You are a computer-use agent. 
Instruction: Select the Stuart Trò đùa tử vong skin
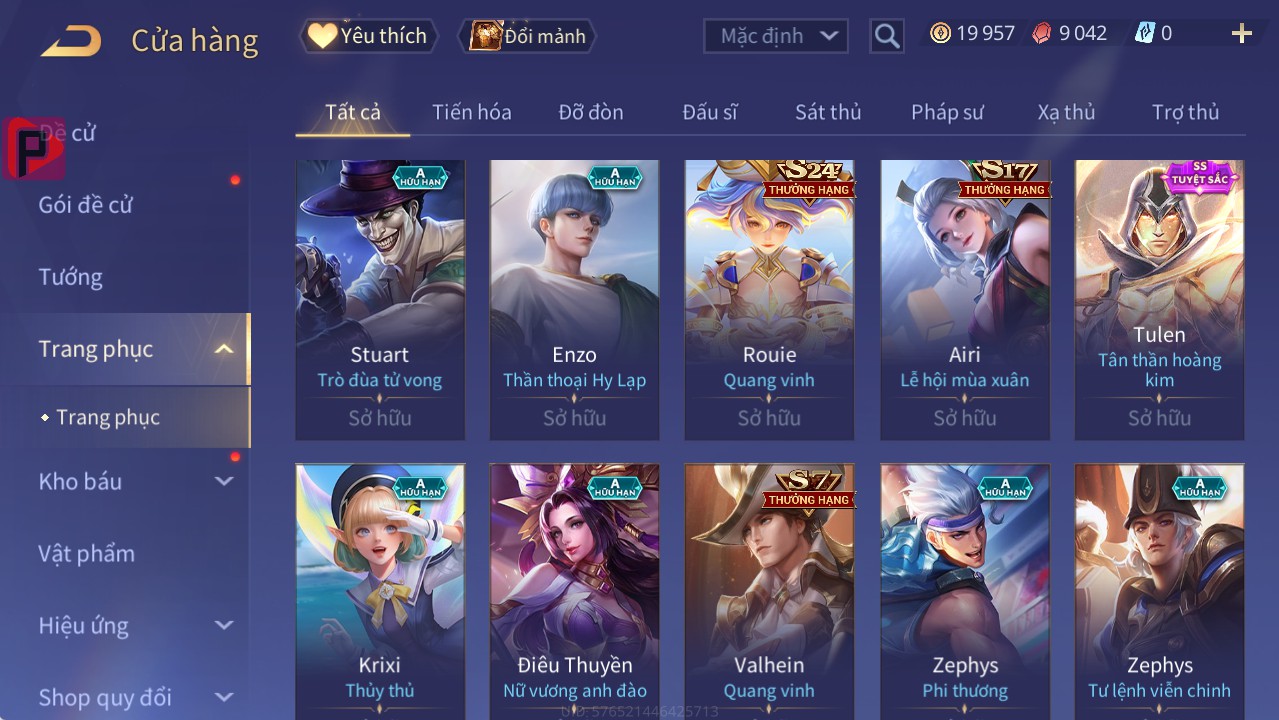click(380, 299)
